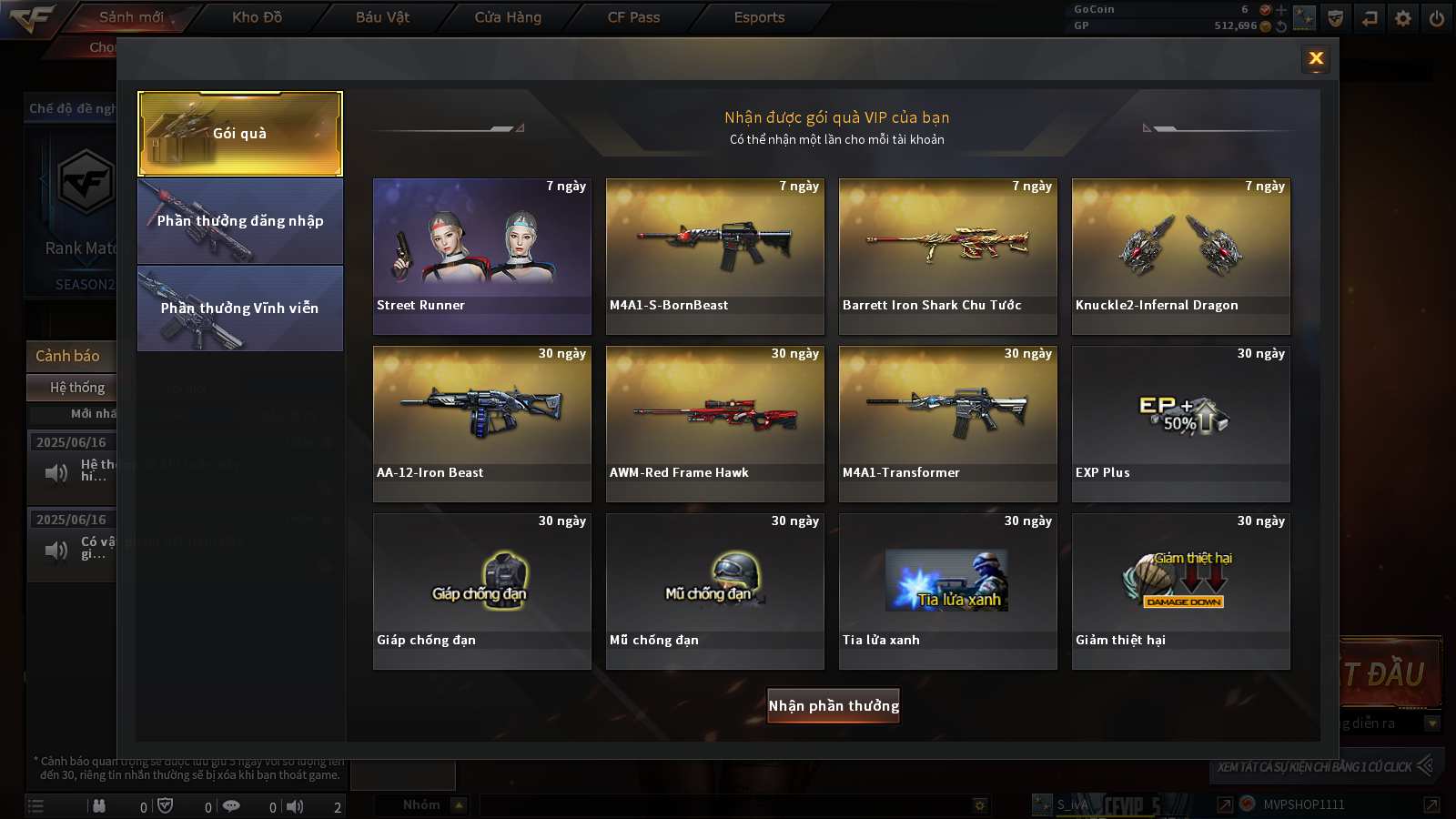1456x819 pixels.
Task: Choose the M4A1-Transformer reward tile
Action: click(x=948, y=423)
